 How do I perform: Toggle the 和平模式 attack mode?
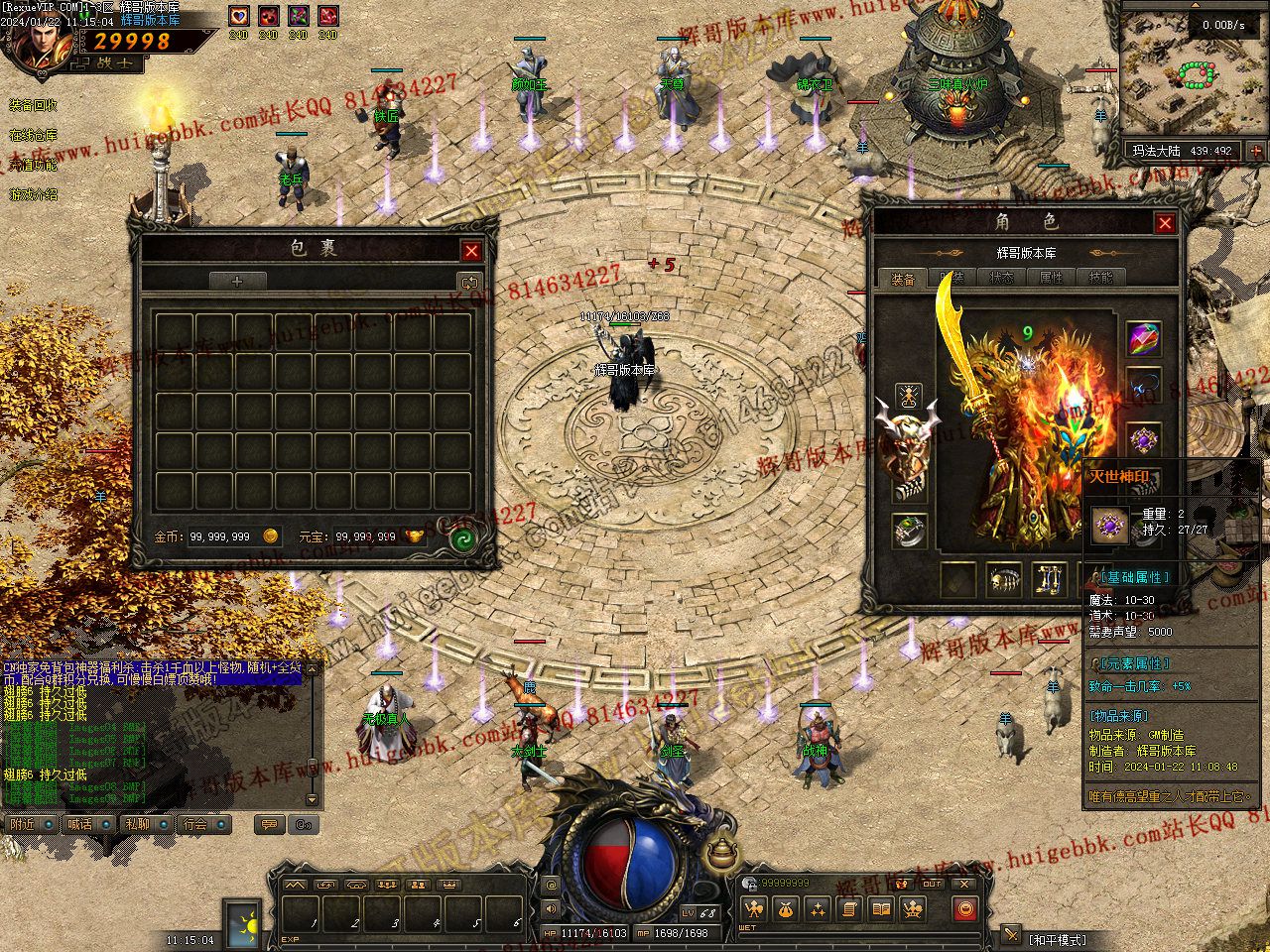pos(1057,938)
